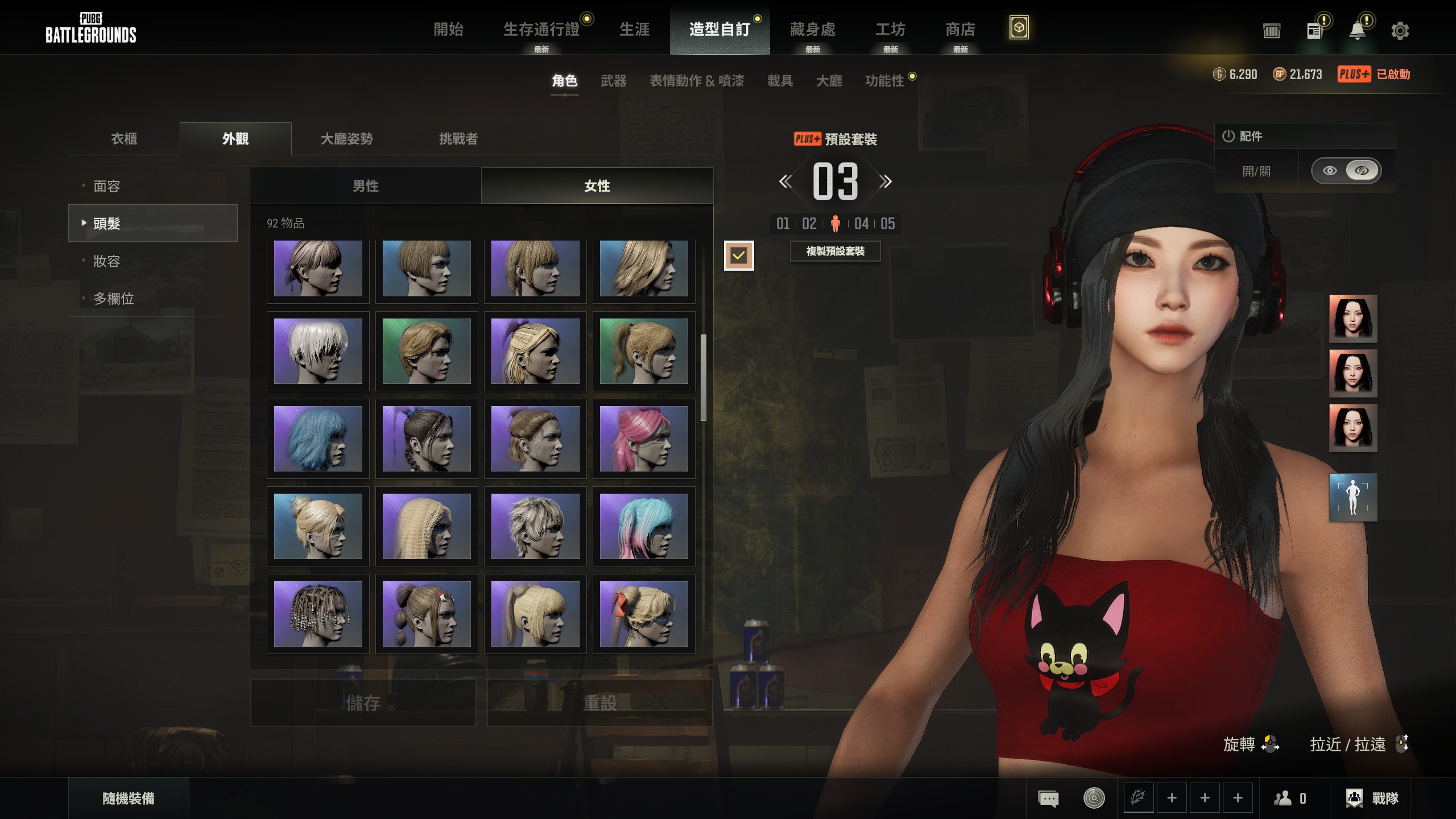Open the 商店 store tab
The height and width of the screenshot is (819, 1456).
[960, 30]
